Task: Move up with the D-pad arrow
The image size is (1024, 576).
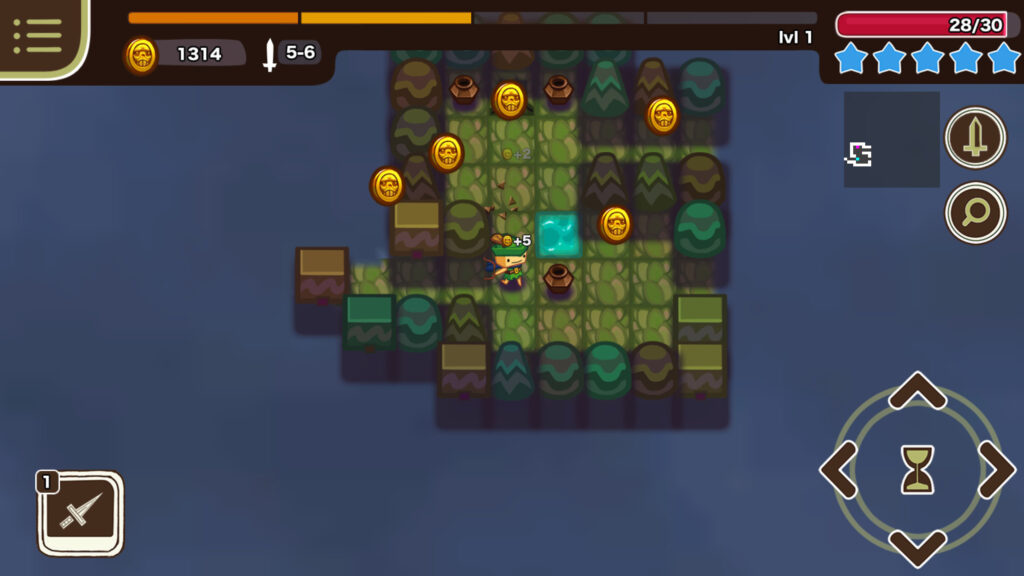Action: tap(917, 391)
